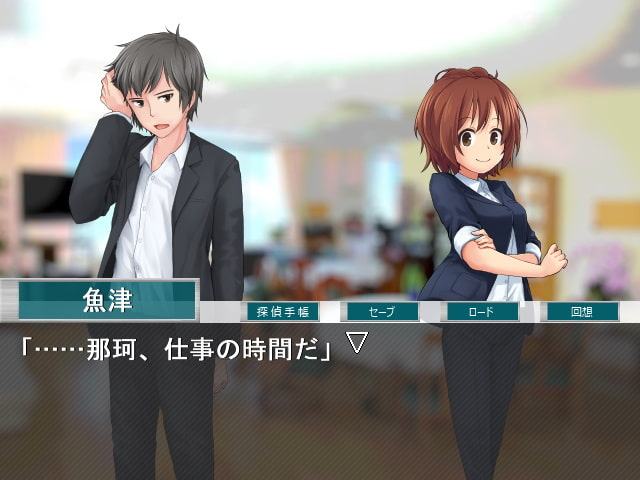Click the セーブ save button
Image resolution: width=640 pixels, height=480 pixels.
[x=380, y=311]
